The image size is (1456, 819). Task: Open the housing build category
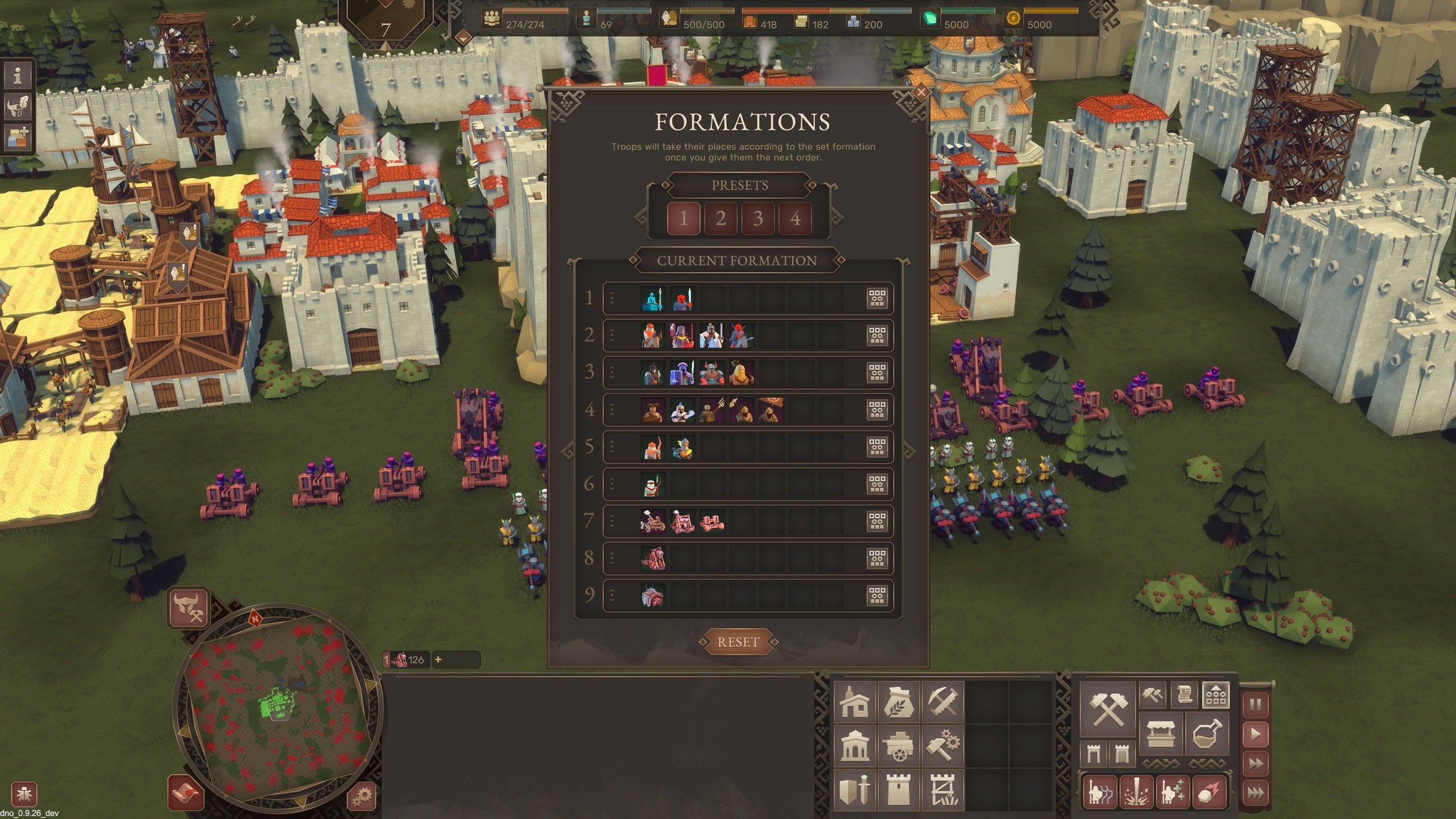pos(855,702)
